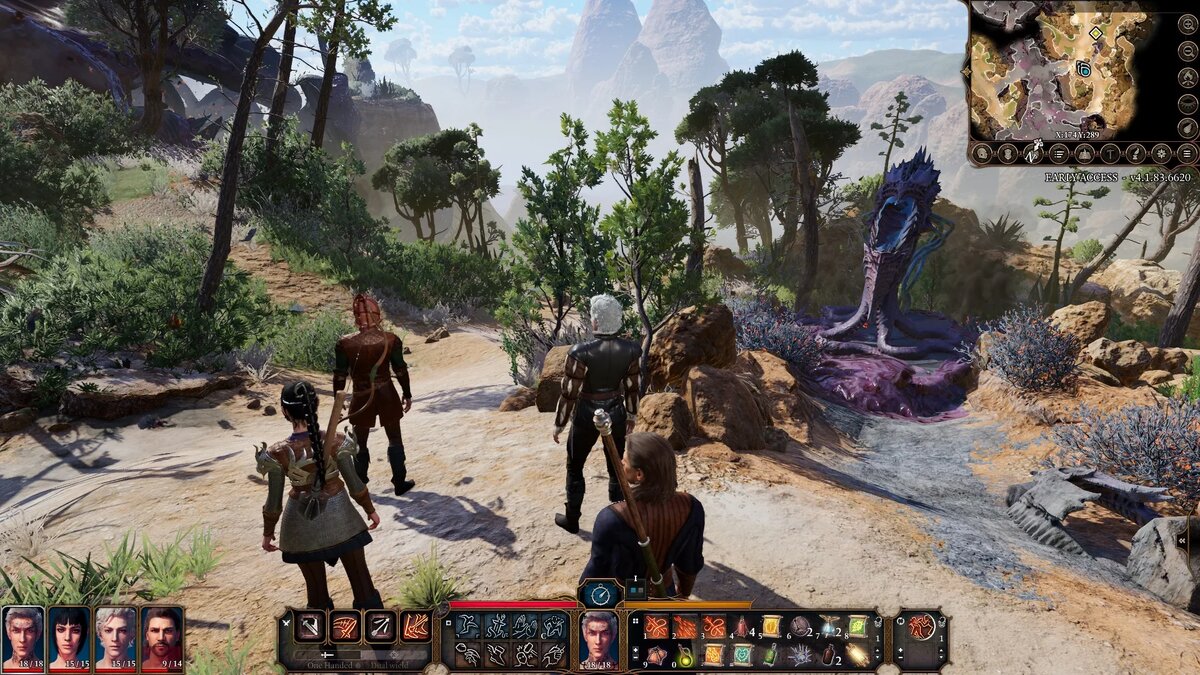The width and height of the screenshot is (1200, 675).
Task: Click the turn-based clock button above portrait
Action: pyautogui.click(x=600, y=593)
